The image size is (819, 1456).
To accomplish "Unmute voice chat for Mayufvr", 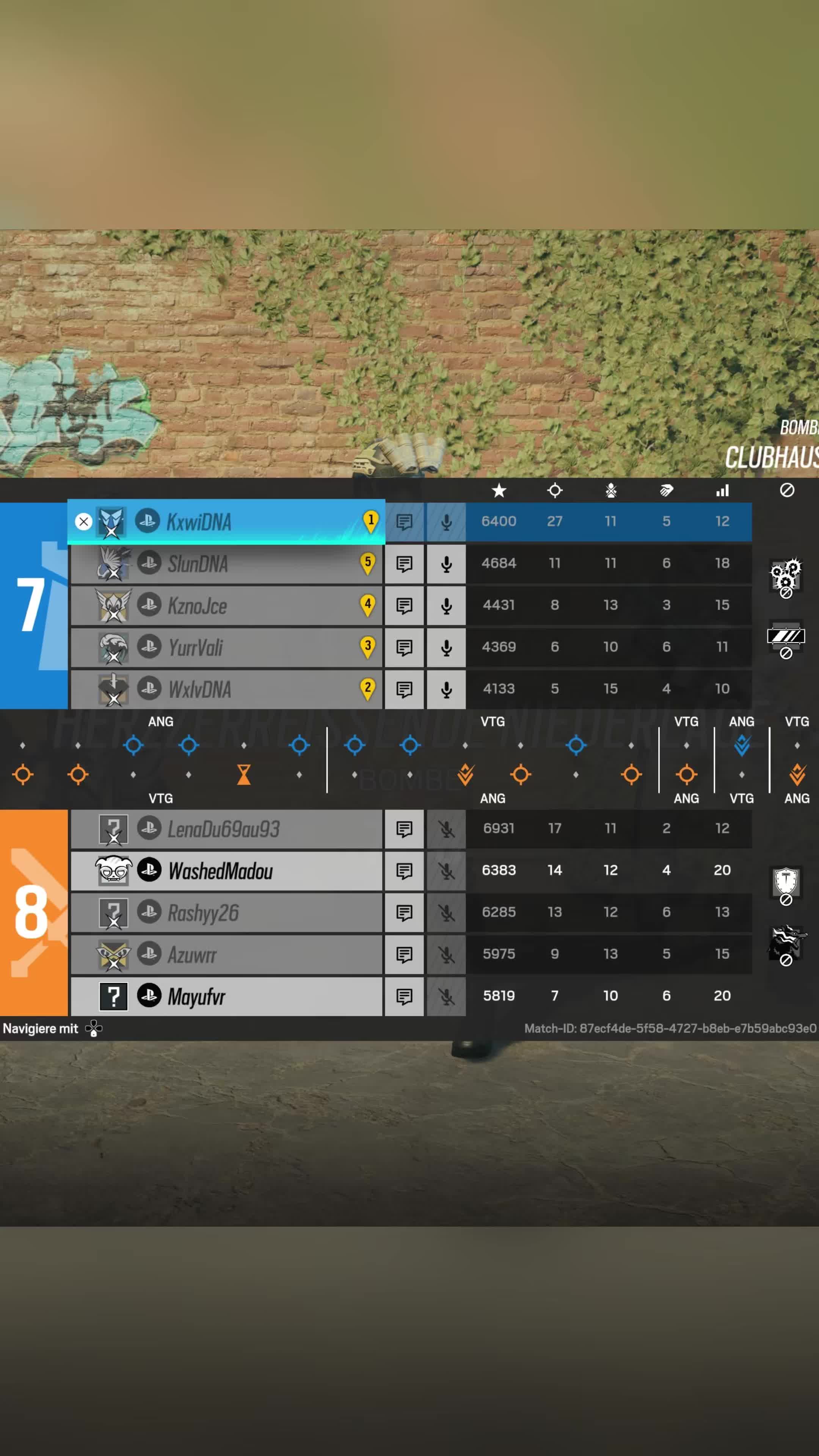I will [x=447, y=996].
